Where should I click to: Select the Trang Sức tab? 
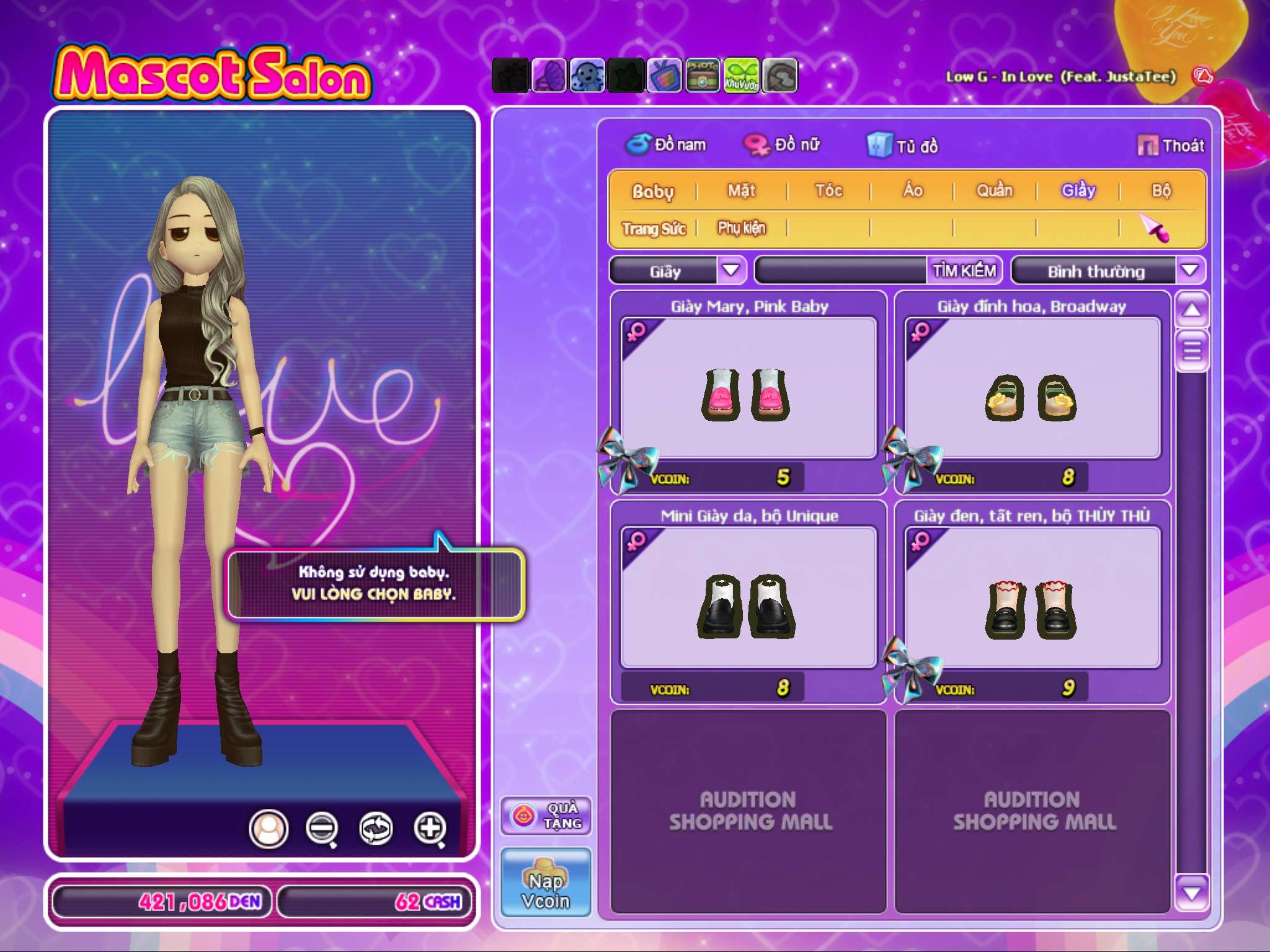click(x=654, y=229)
